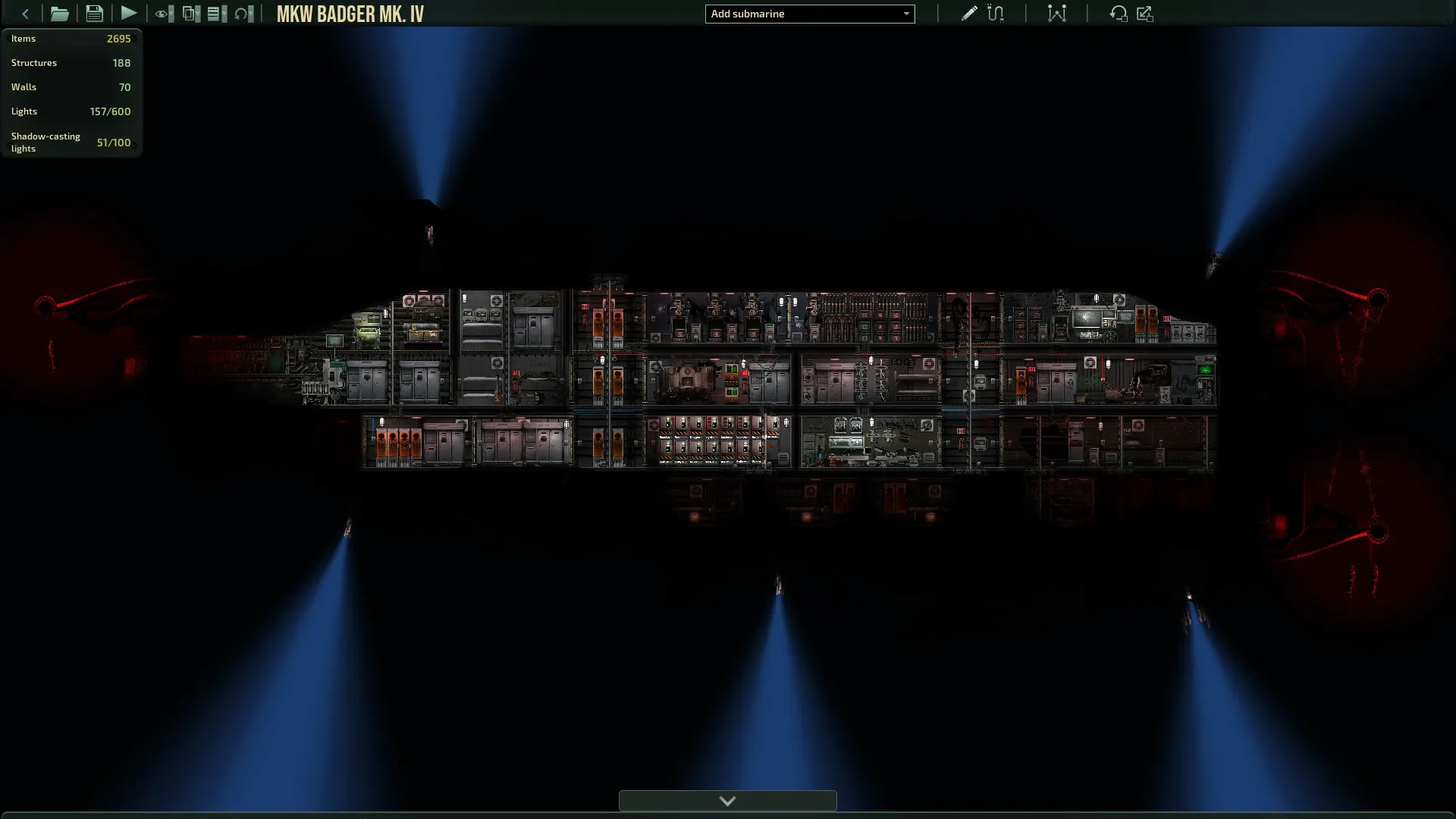Screen dimensions: 1456x819
Task: Go back with the left arrow button
Action: (26, 14)
